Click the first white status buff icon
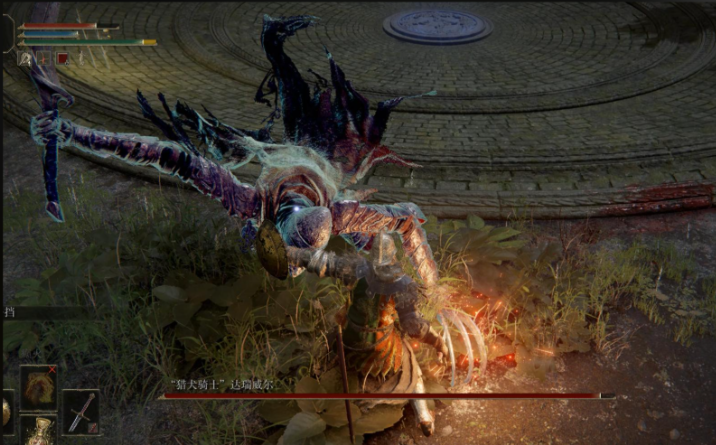The height and width of the screenshot is (445, 716). (24, 59)
